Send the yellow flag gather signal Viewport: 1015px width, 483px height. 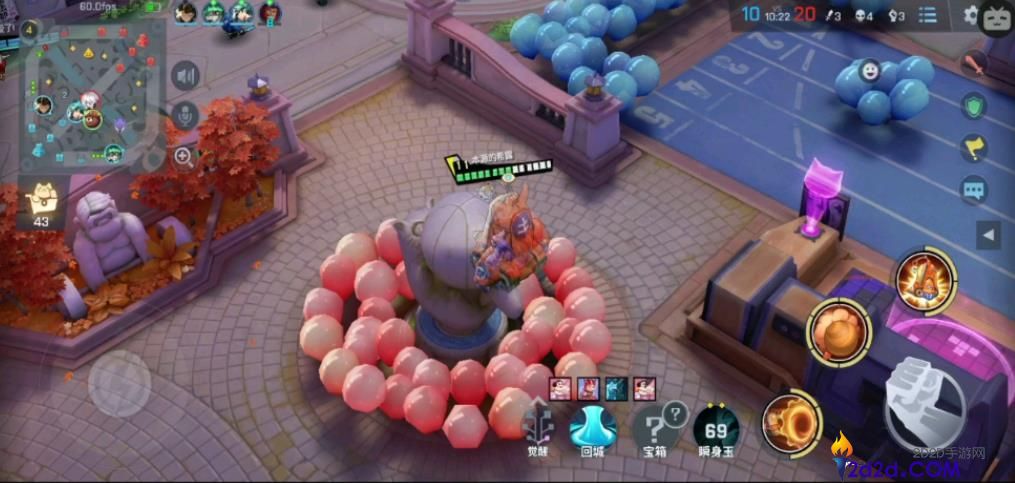(x=973, y=148)
